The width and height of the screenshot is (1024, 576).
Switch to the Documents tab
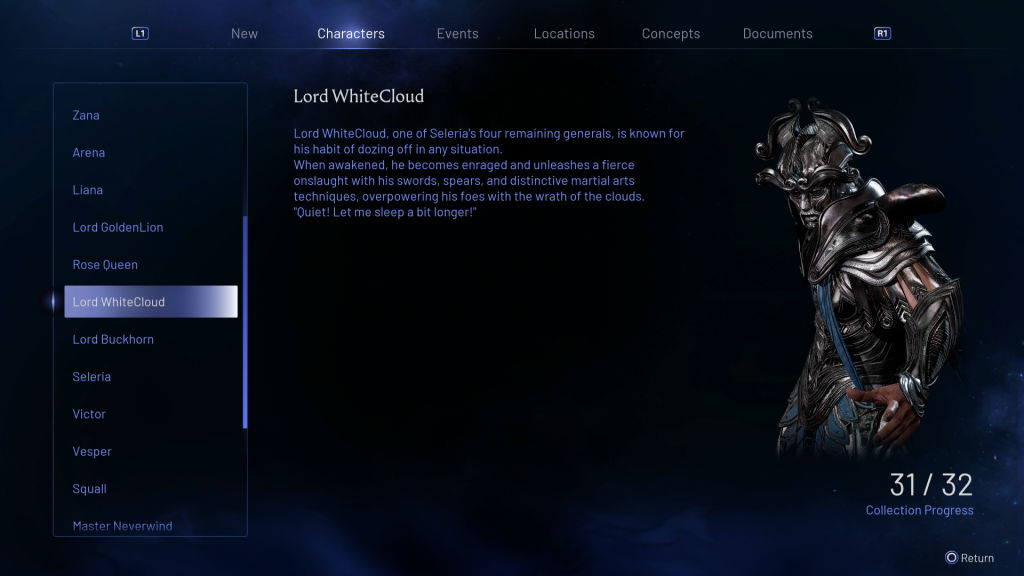coord(777,33)
